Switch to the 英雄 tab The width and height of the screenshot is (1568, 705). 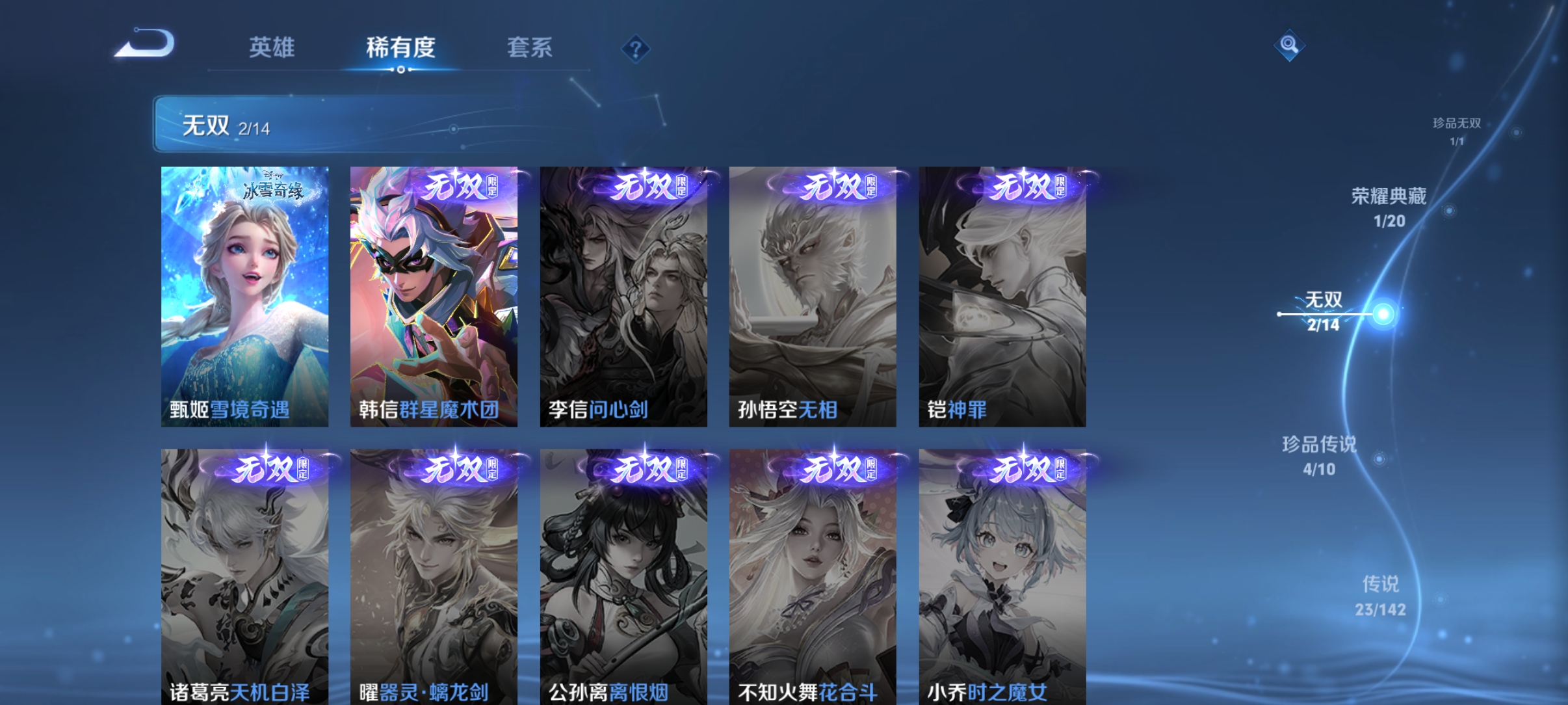[271, 47]
